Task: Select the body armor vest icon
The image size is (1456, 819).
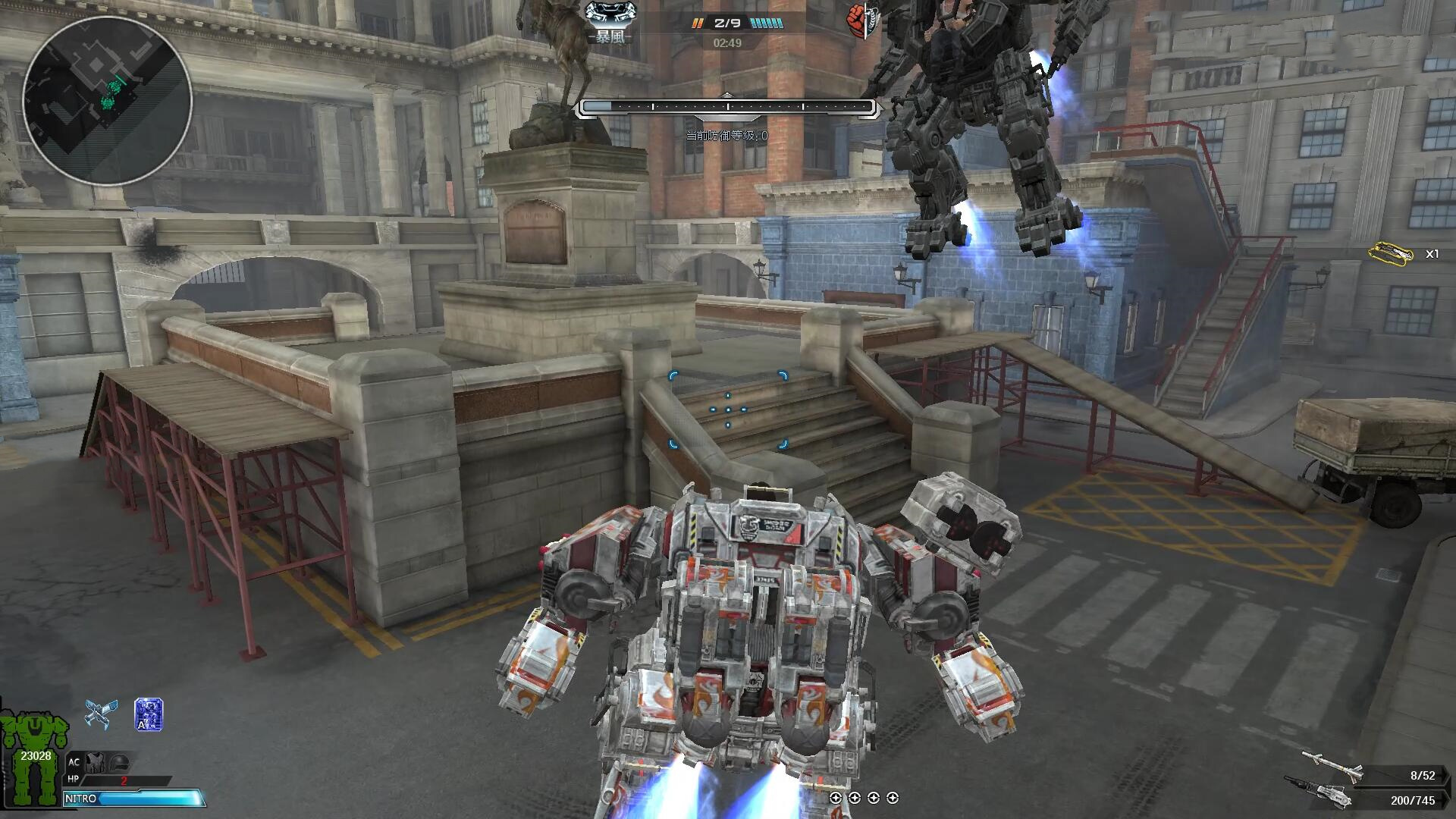Action: pyautogui.click(x=96, y=762)
